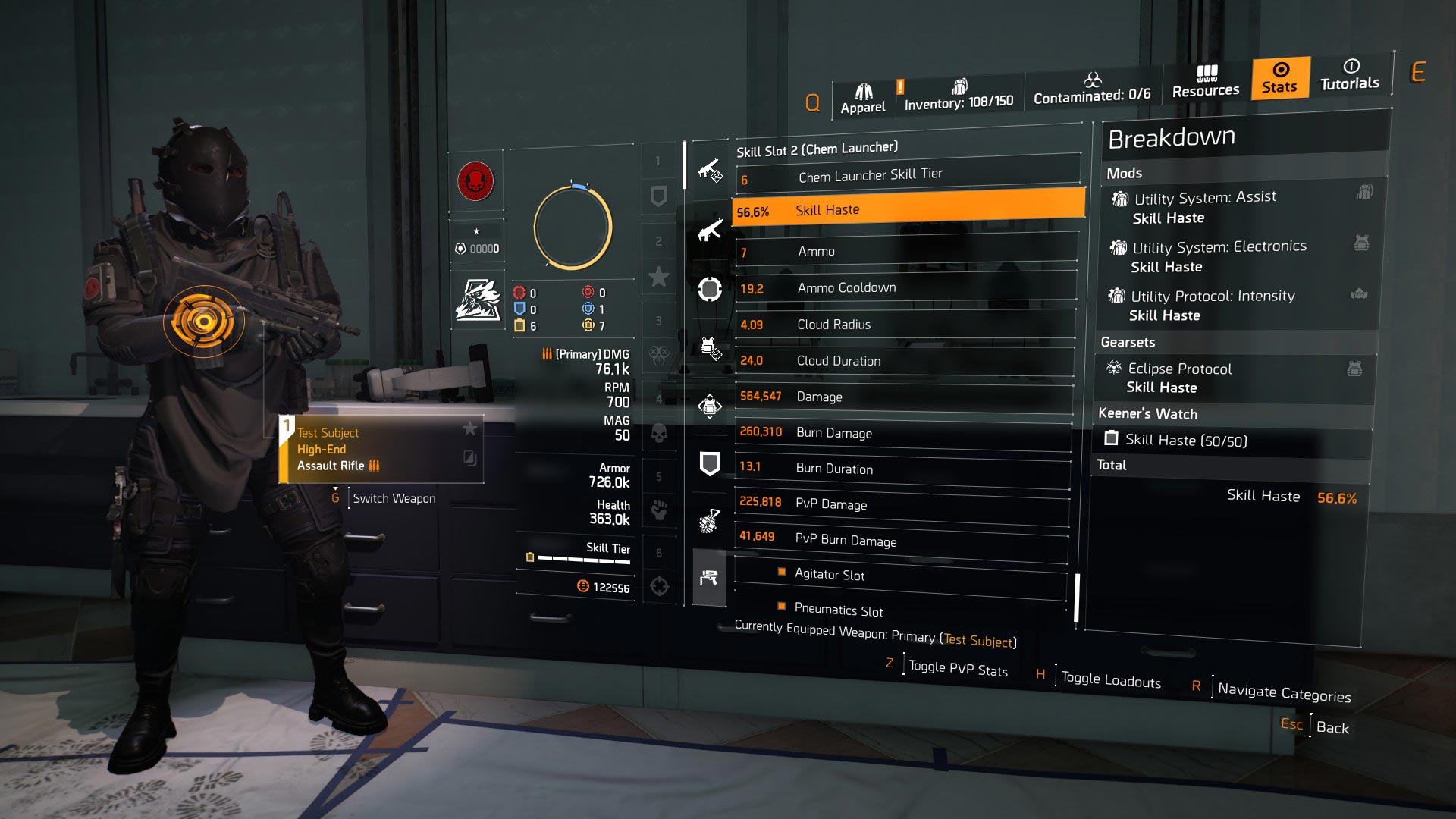This screenshot has width=1456, height=819.
Task: Open the Contaminated items tab
Action: click(x=1091, y=89)
